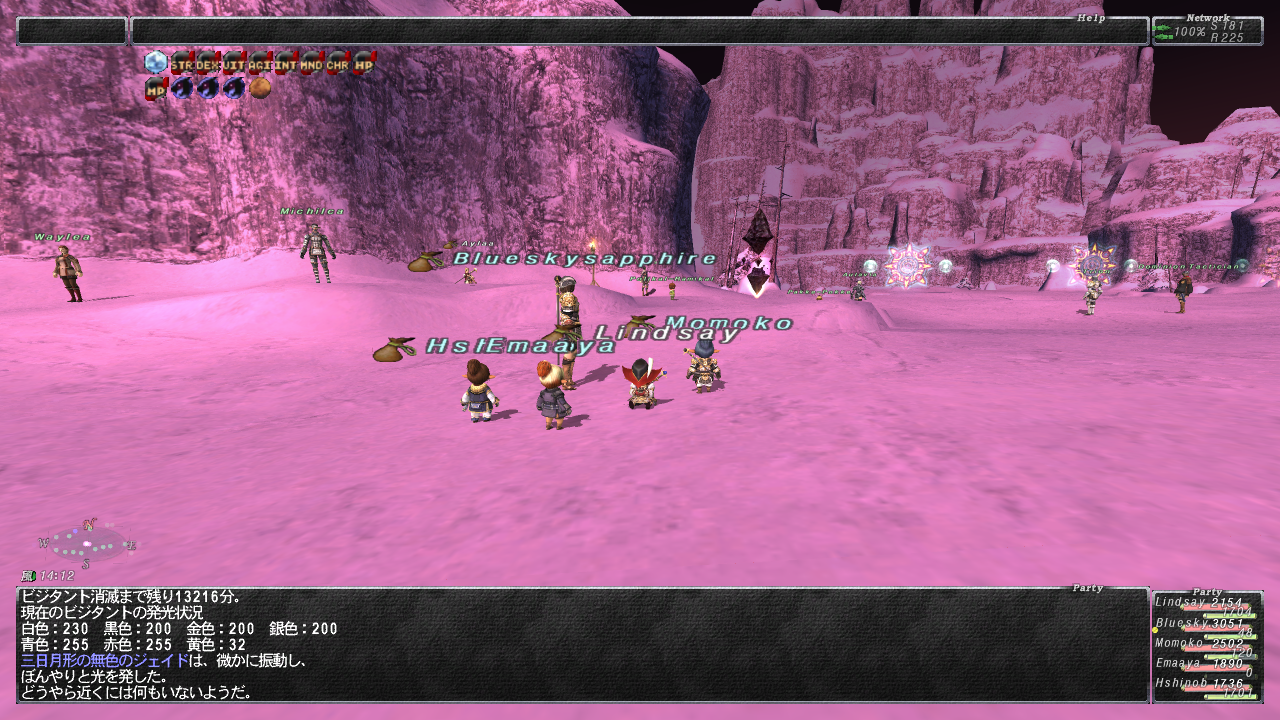Open the chat log window
The height and width of the screenshot is (720, 1280).
coord(582,645)
